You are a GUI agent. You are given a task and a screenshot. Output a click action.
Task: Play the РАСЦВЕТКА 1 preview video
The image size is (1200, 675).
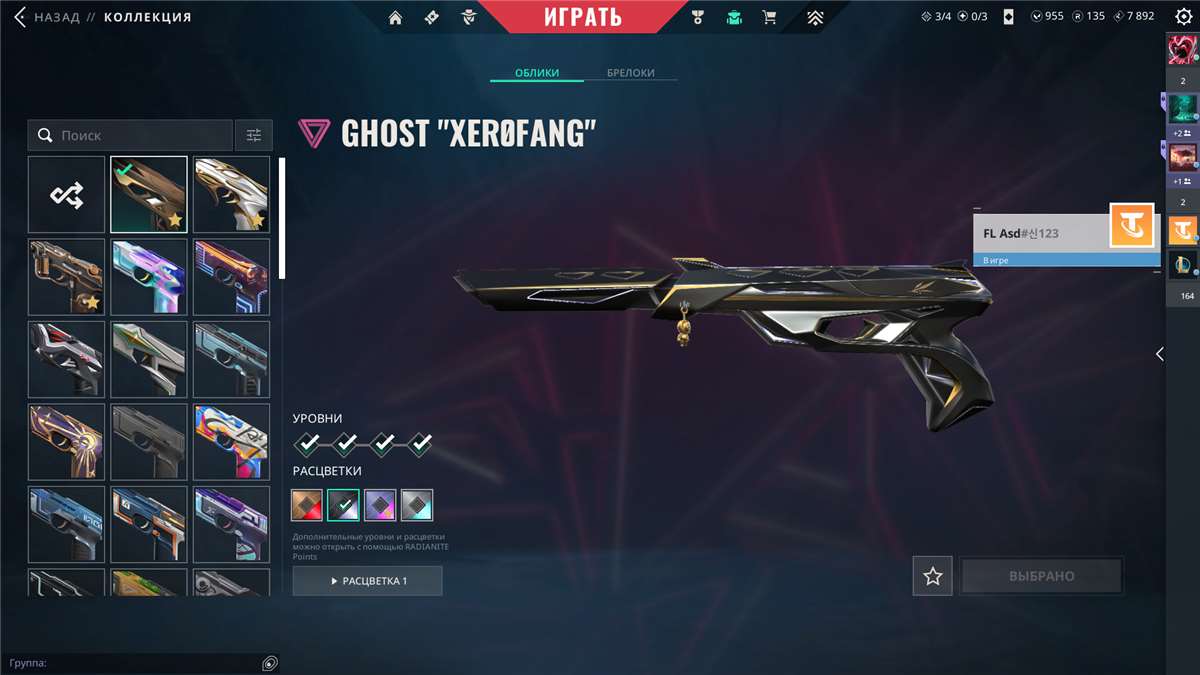point(367,581)
